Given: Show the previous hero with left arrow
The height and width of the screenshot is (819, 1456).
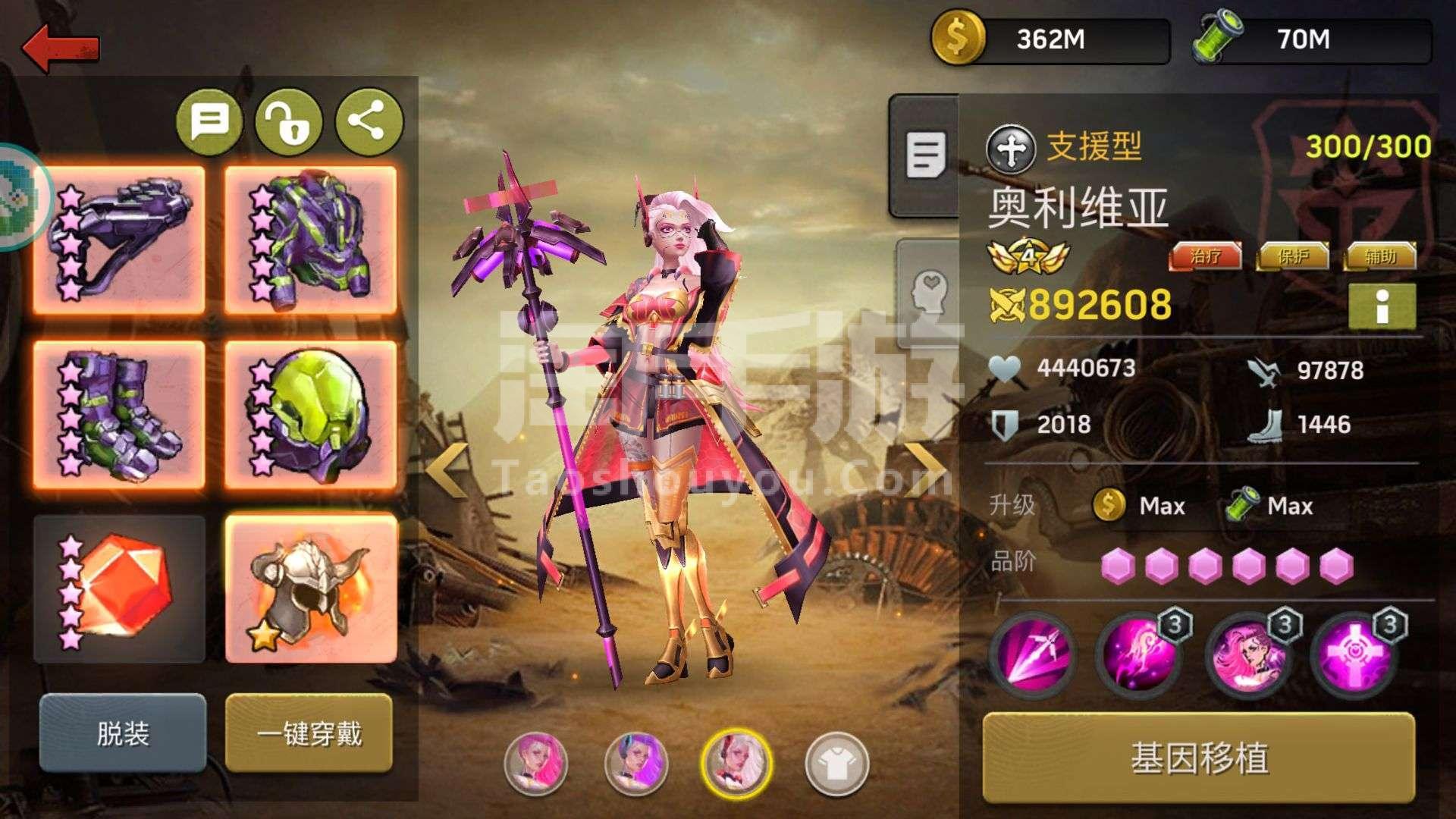Looking at the screenshot, I should [447, 470].
